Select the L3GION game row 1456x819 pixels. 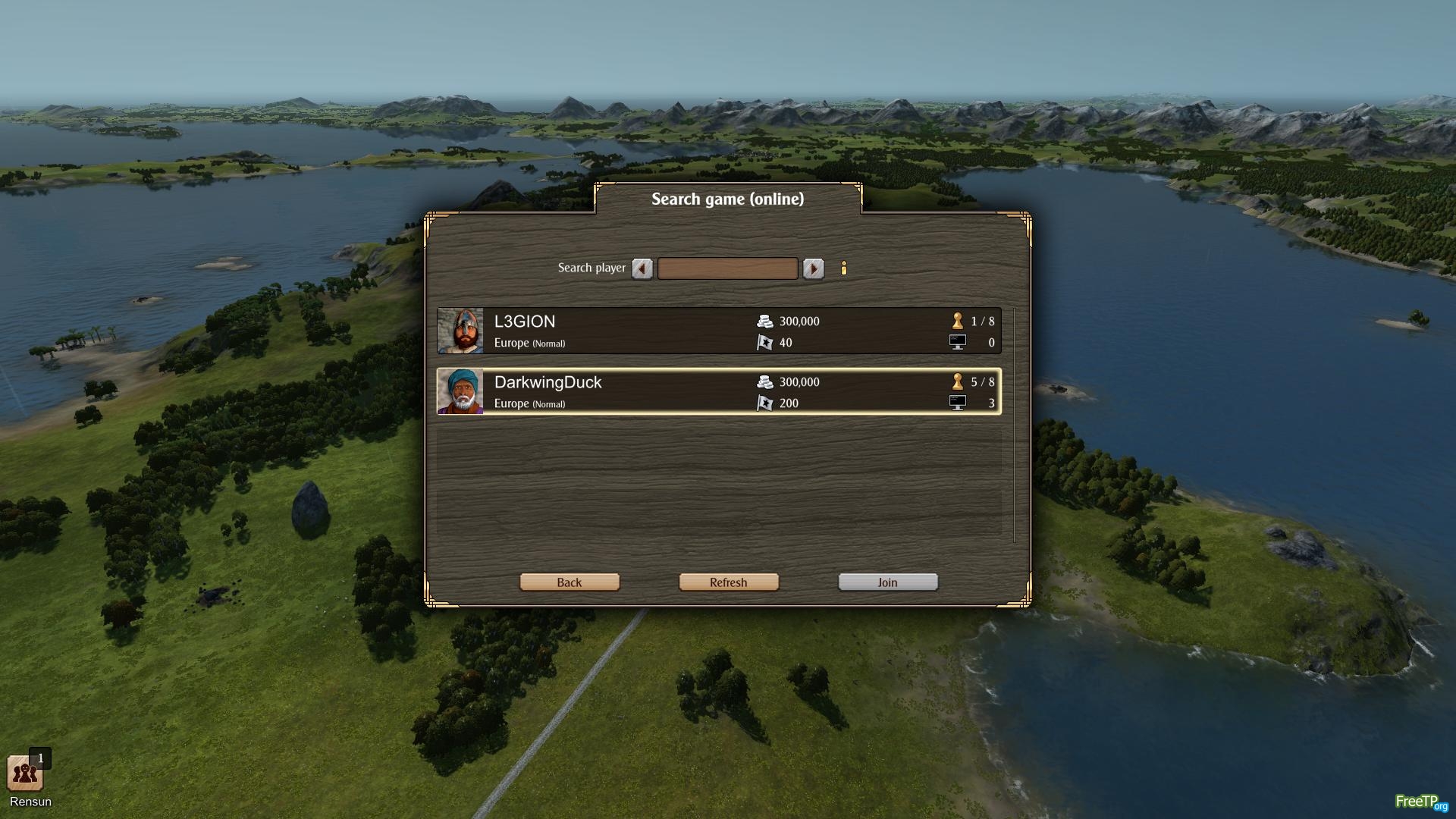click(x=718, y=331)
